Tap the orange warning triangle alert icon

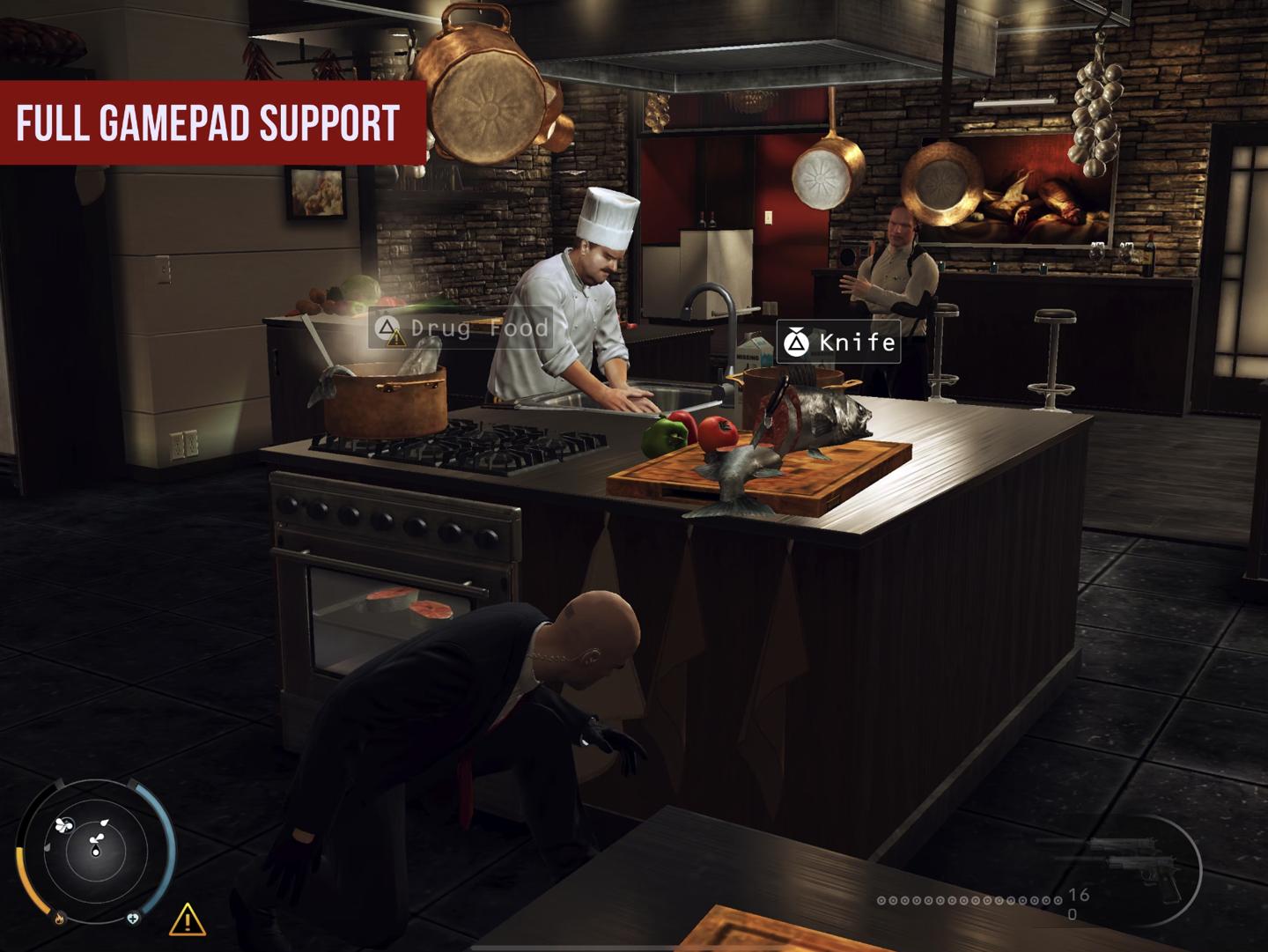pyautogui.click(x=187, y=920)
